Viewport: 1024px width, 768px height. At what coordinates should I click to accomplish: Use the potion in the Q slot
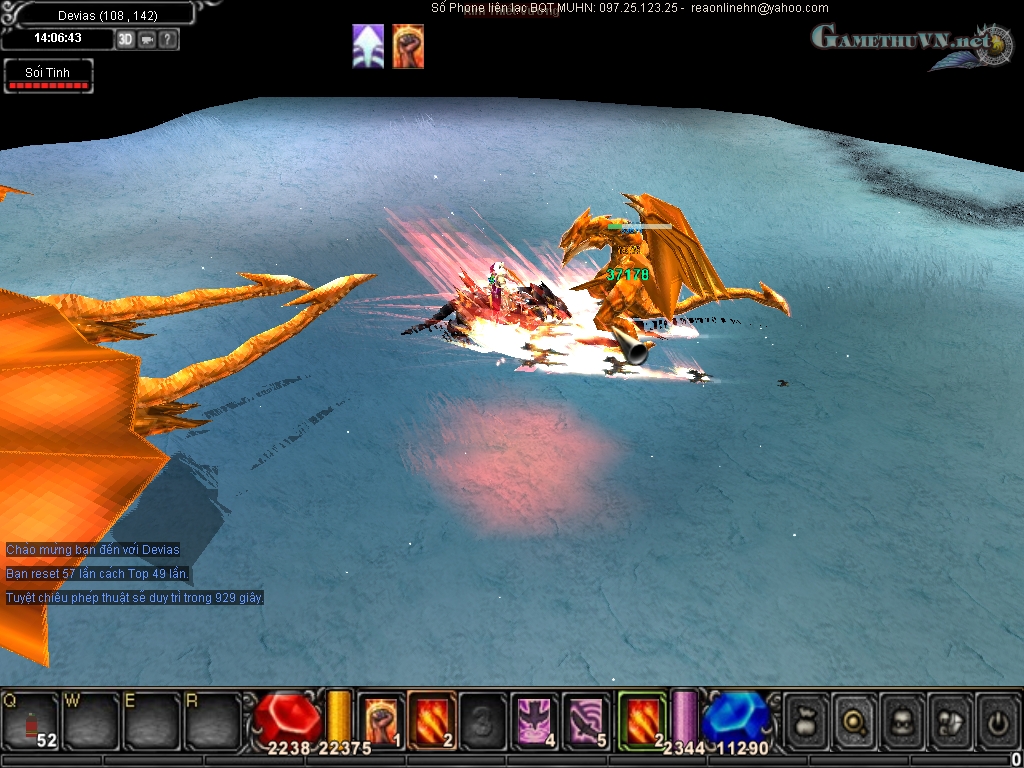click(30, 718)
